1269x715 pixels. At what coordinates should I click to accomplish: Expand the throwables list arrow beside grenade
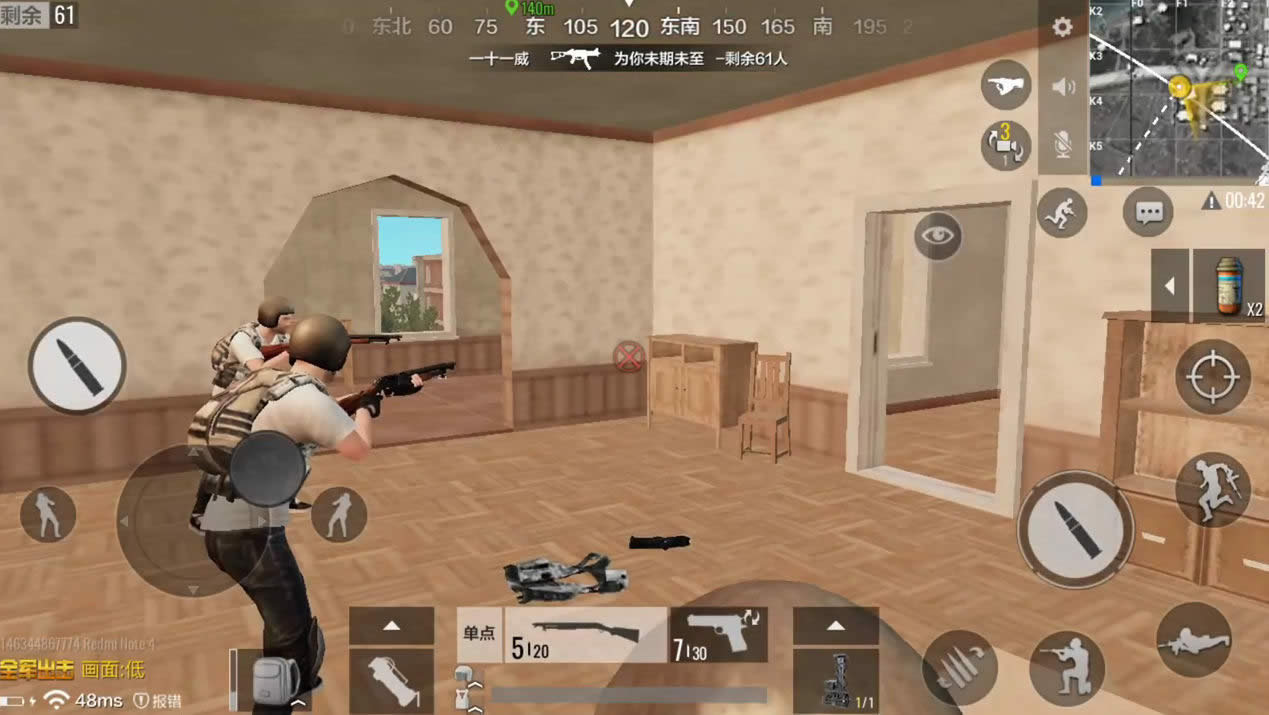tap(1169, 286)
